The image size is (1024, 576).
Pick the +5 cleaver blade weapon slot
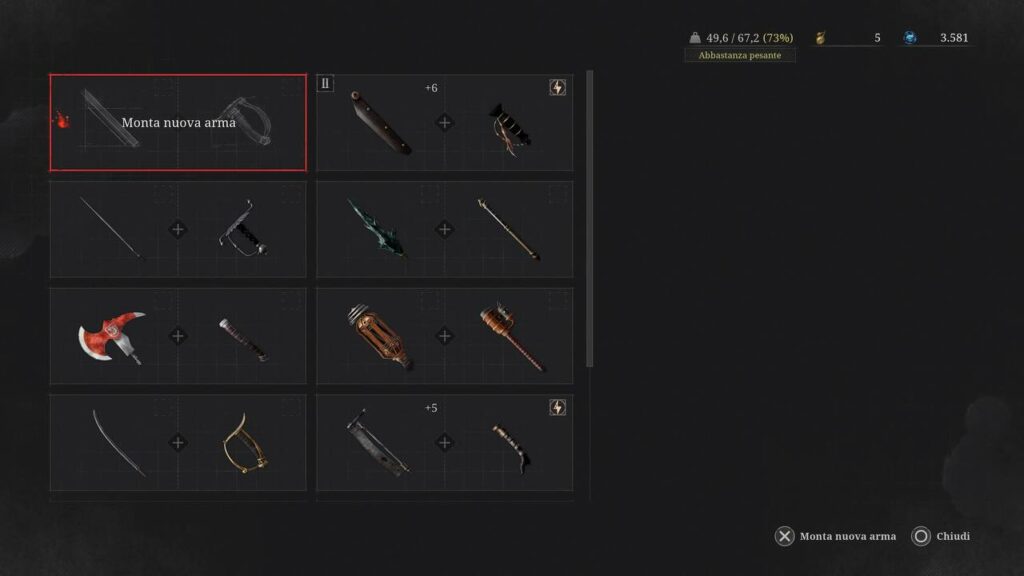445,442
